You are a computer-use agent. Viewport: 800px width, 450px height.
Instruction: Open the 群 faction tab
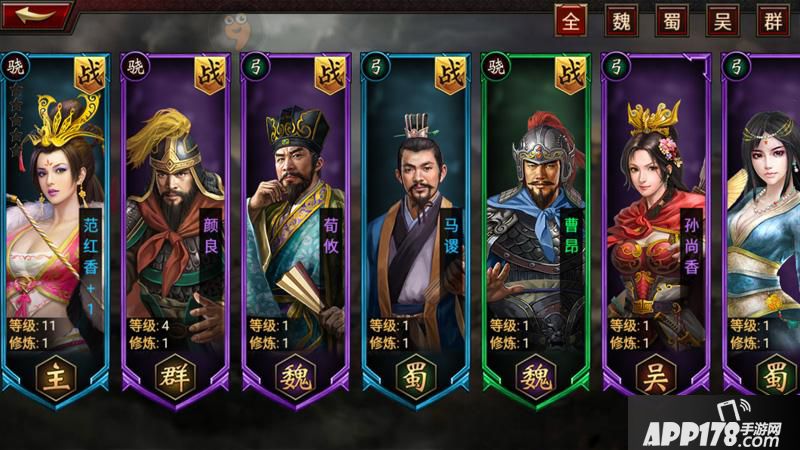772,20
